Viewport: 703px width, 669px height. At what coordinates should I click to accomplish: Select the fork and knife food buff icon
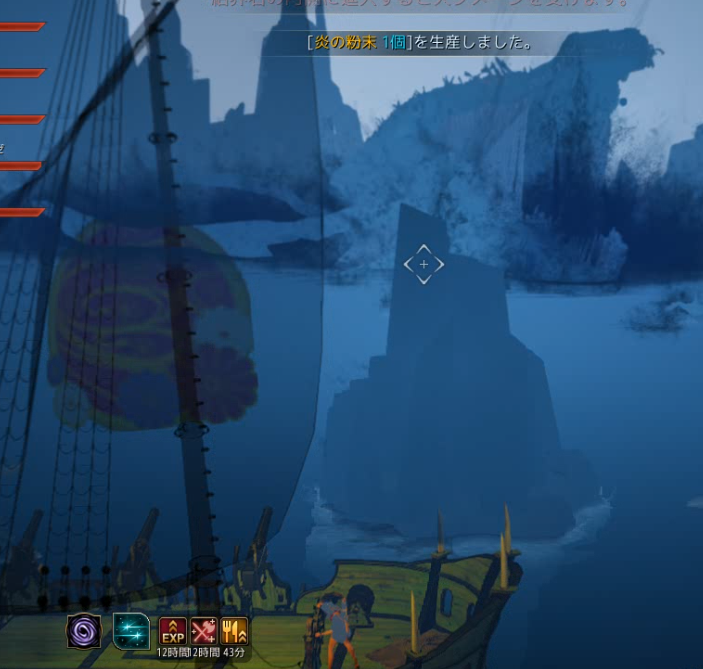(234, 631)
